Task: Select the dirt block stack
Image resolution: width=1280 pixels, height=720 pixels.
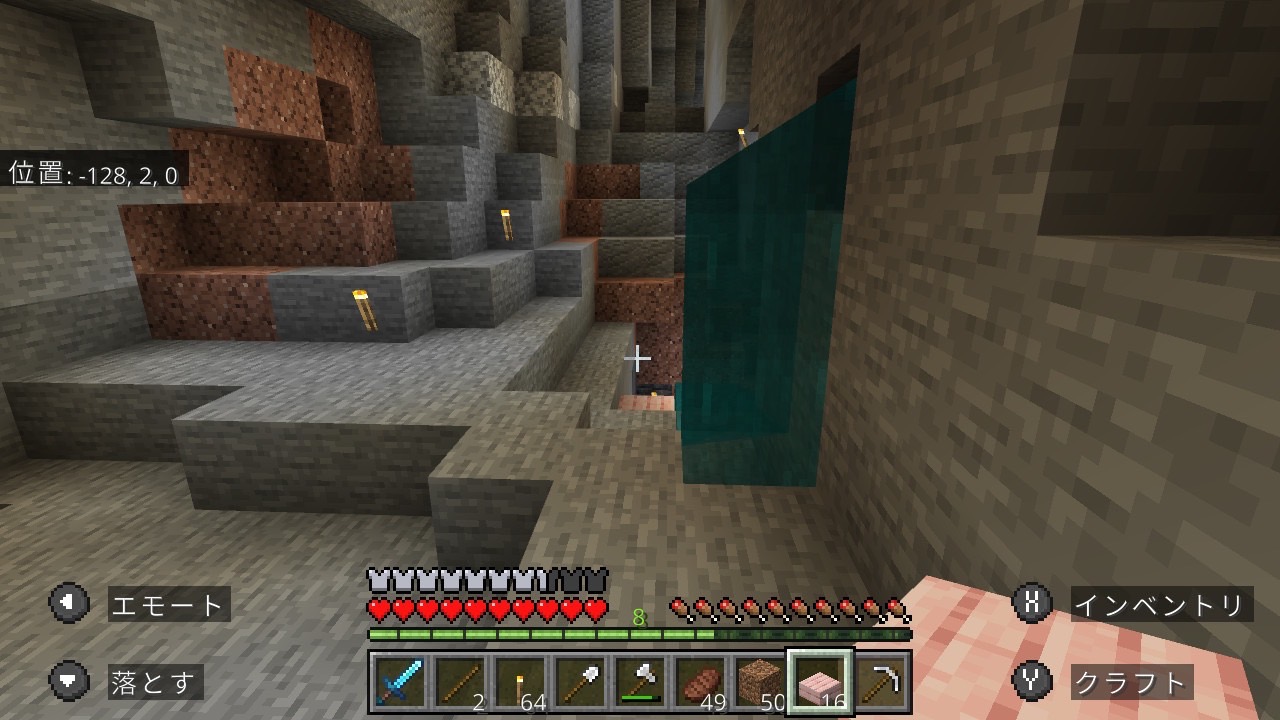Action: tap(760, 682)
